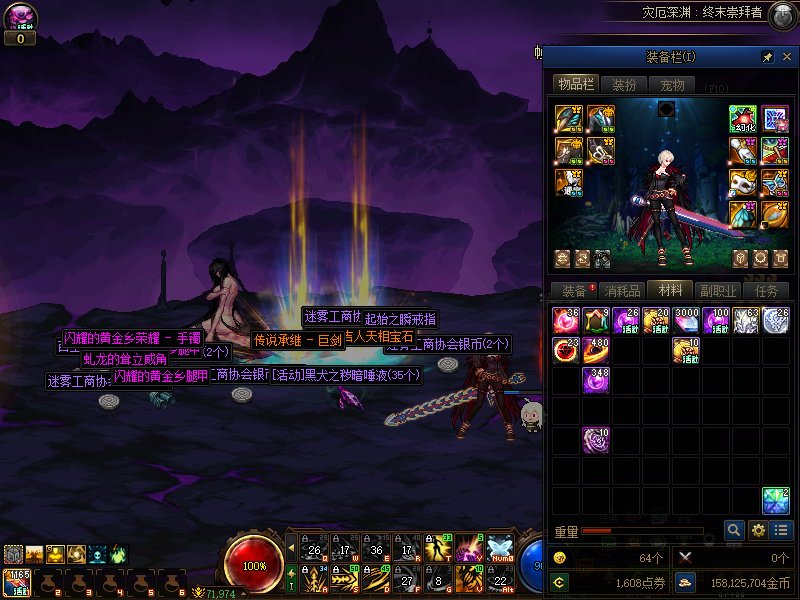Select the purple orb stack of 348
This screenshot has height=600, width=800.
coord(596,380)
